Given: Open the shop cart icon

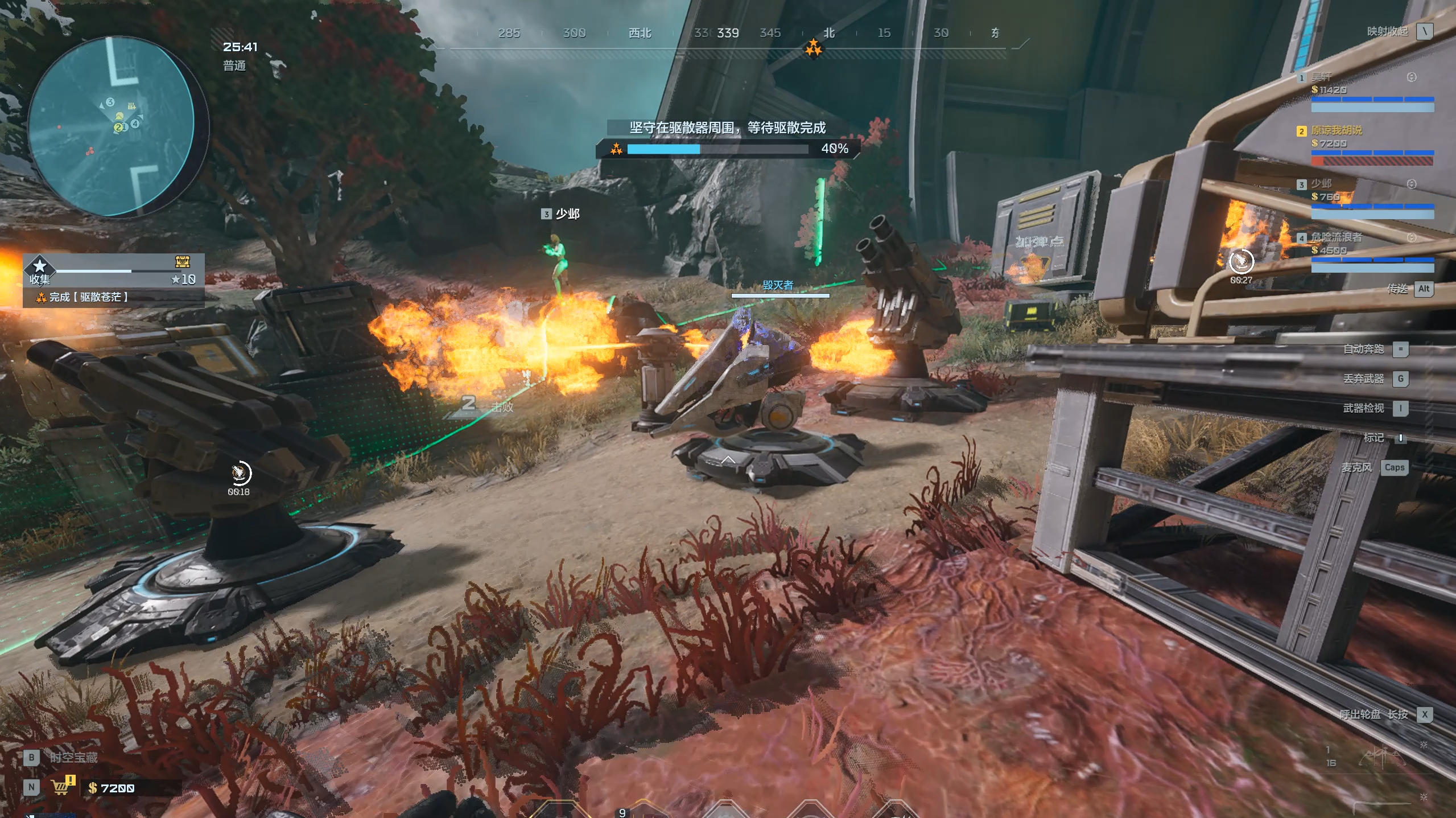Looking at the screenshot, I should click(61, 787).
